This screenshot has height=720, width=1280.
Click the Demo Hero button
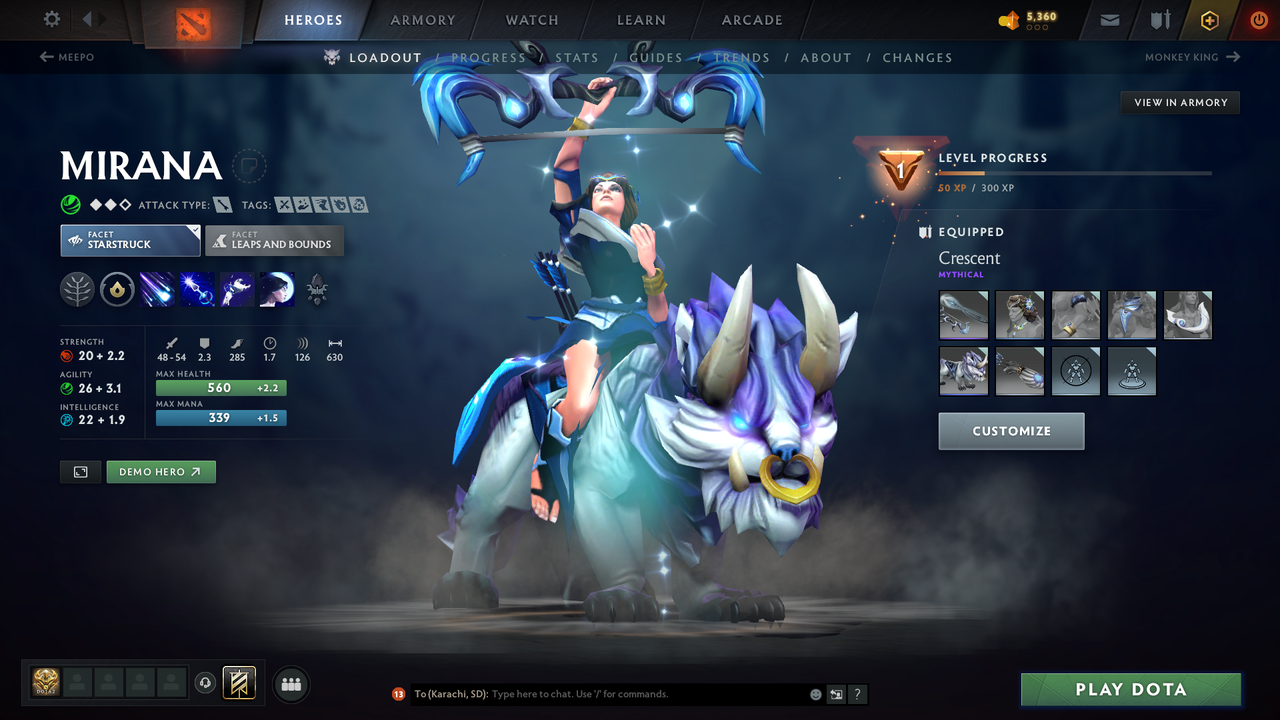coord(161,471)
